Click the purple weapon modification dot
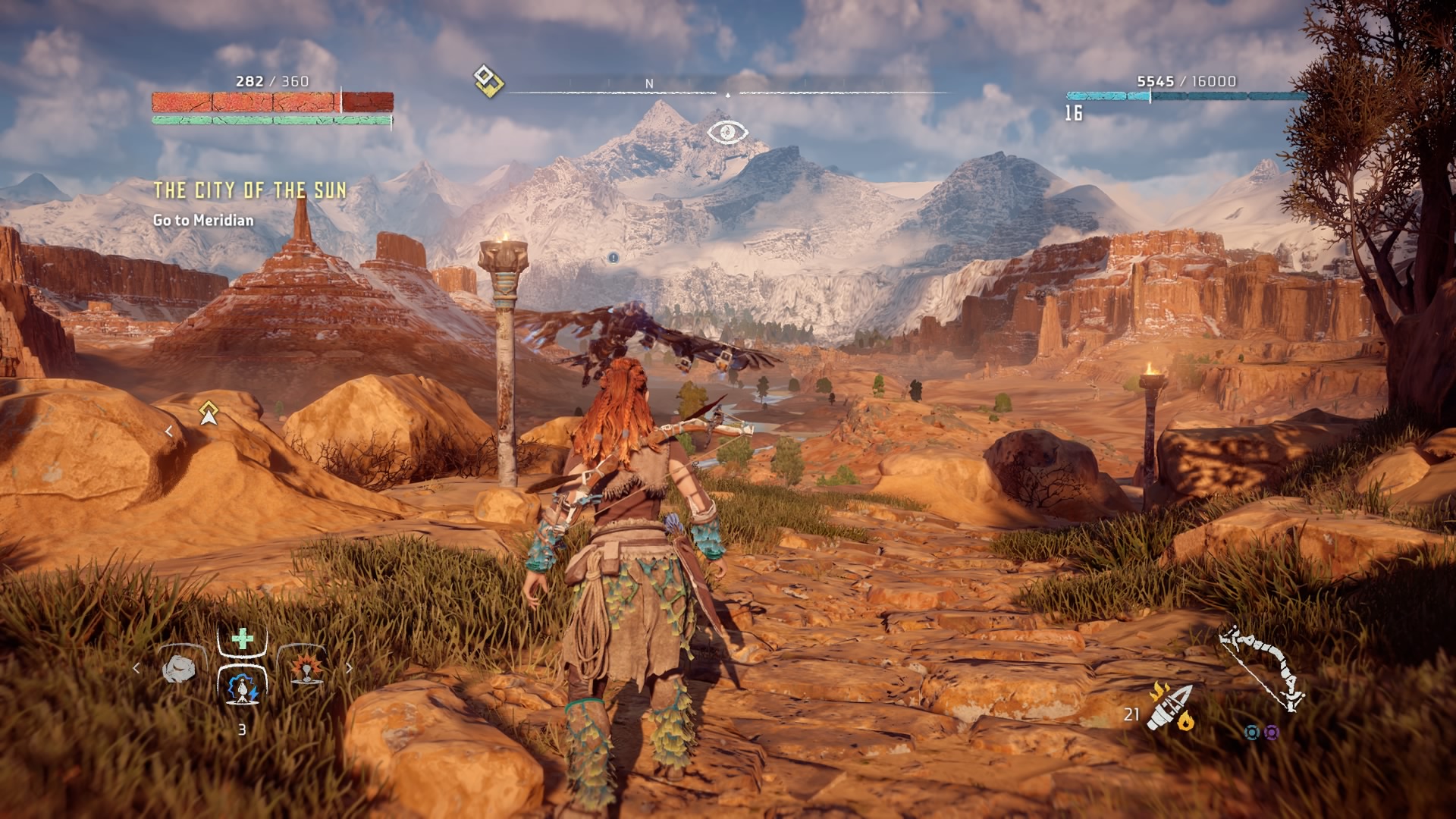 (x=1272, y=733)
